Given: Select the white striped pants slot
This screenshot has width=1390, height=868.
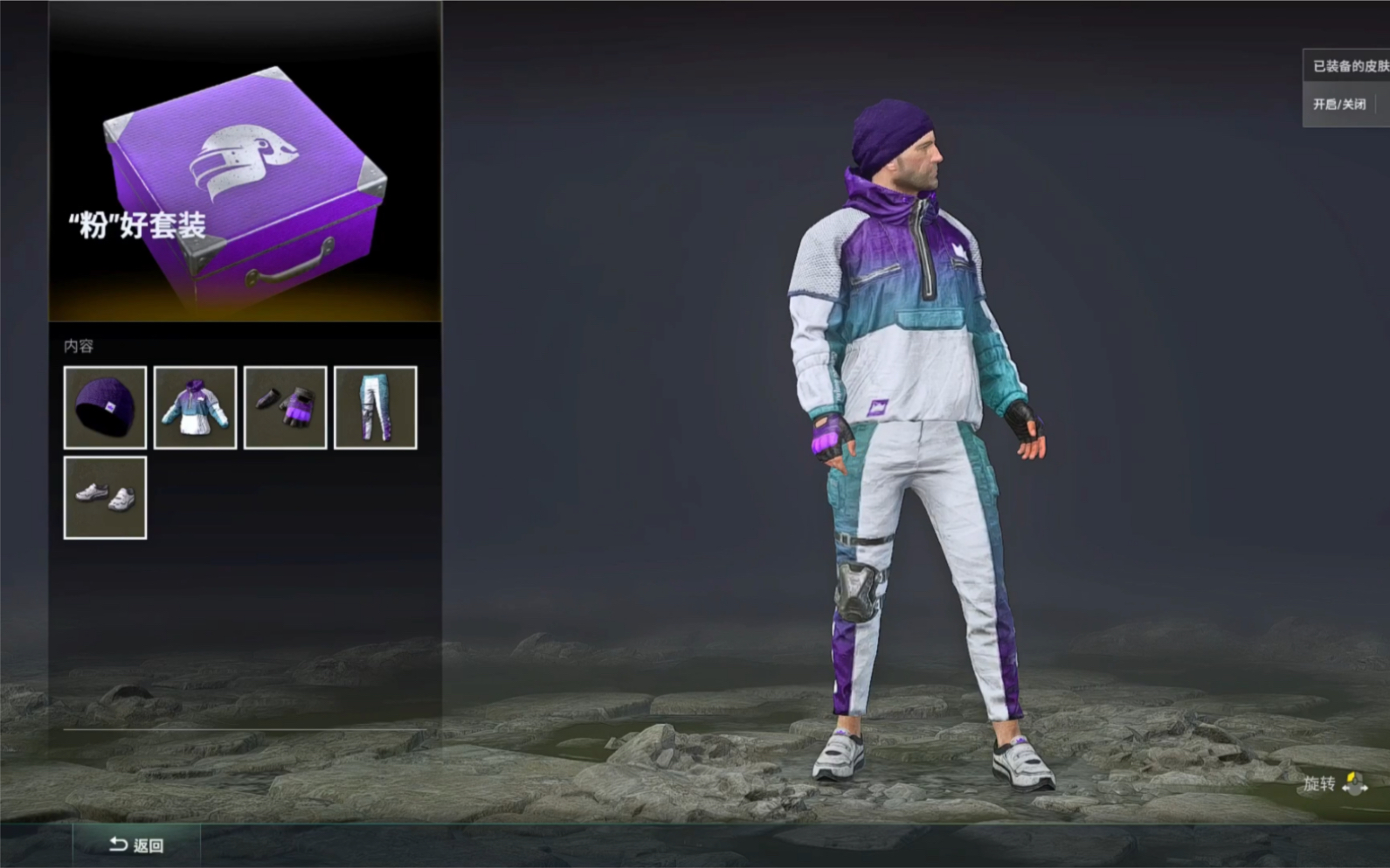Looking at the screenshot, I should (375, 408).
